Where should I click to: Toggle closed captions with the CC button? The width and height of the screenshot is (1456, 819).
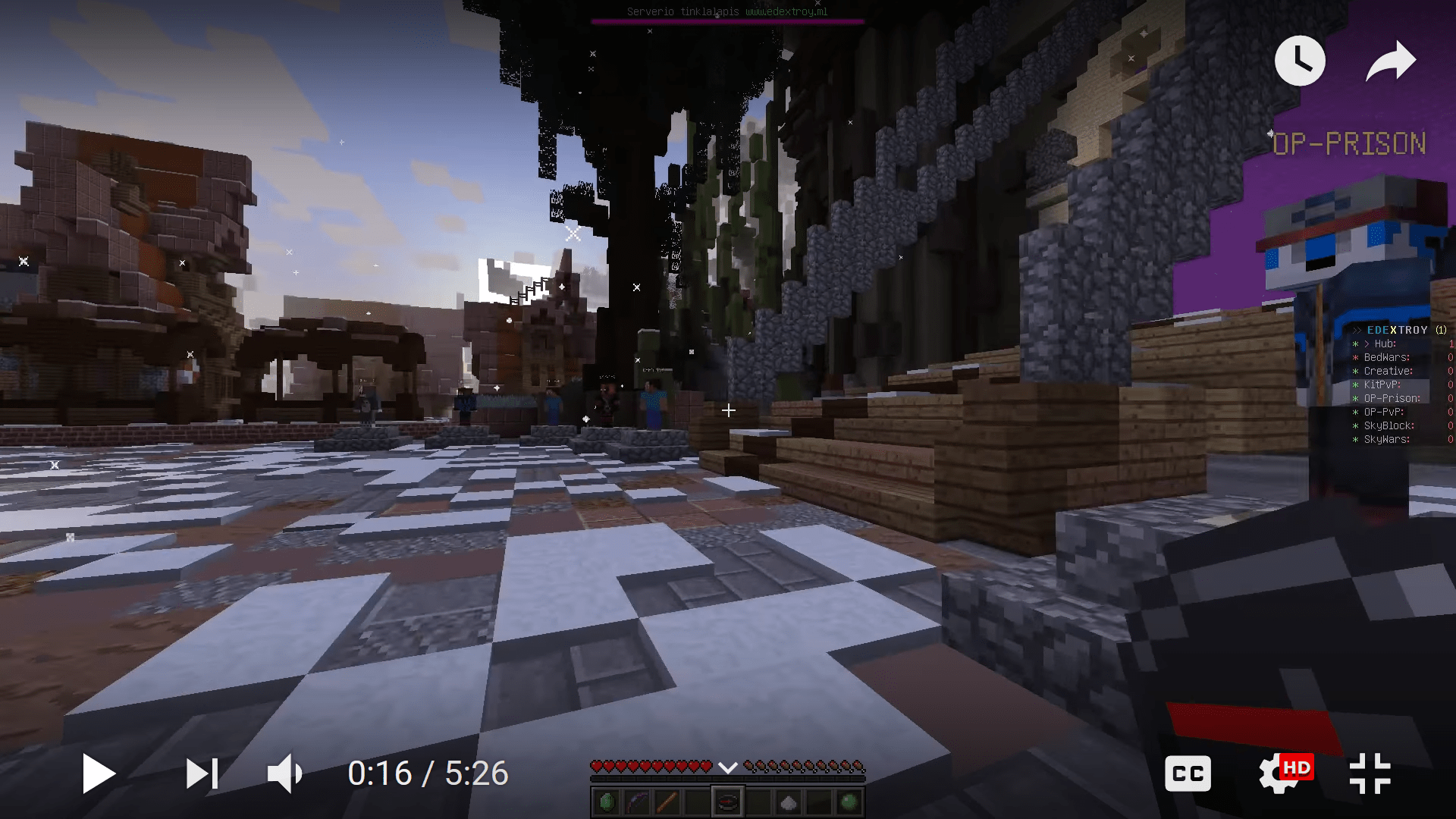pos(1188,773)
